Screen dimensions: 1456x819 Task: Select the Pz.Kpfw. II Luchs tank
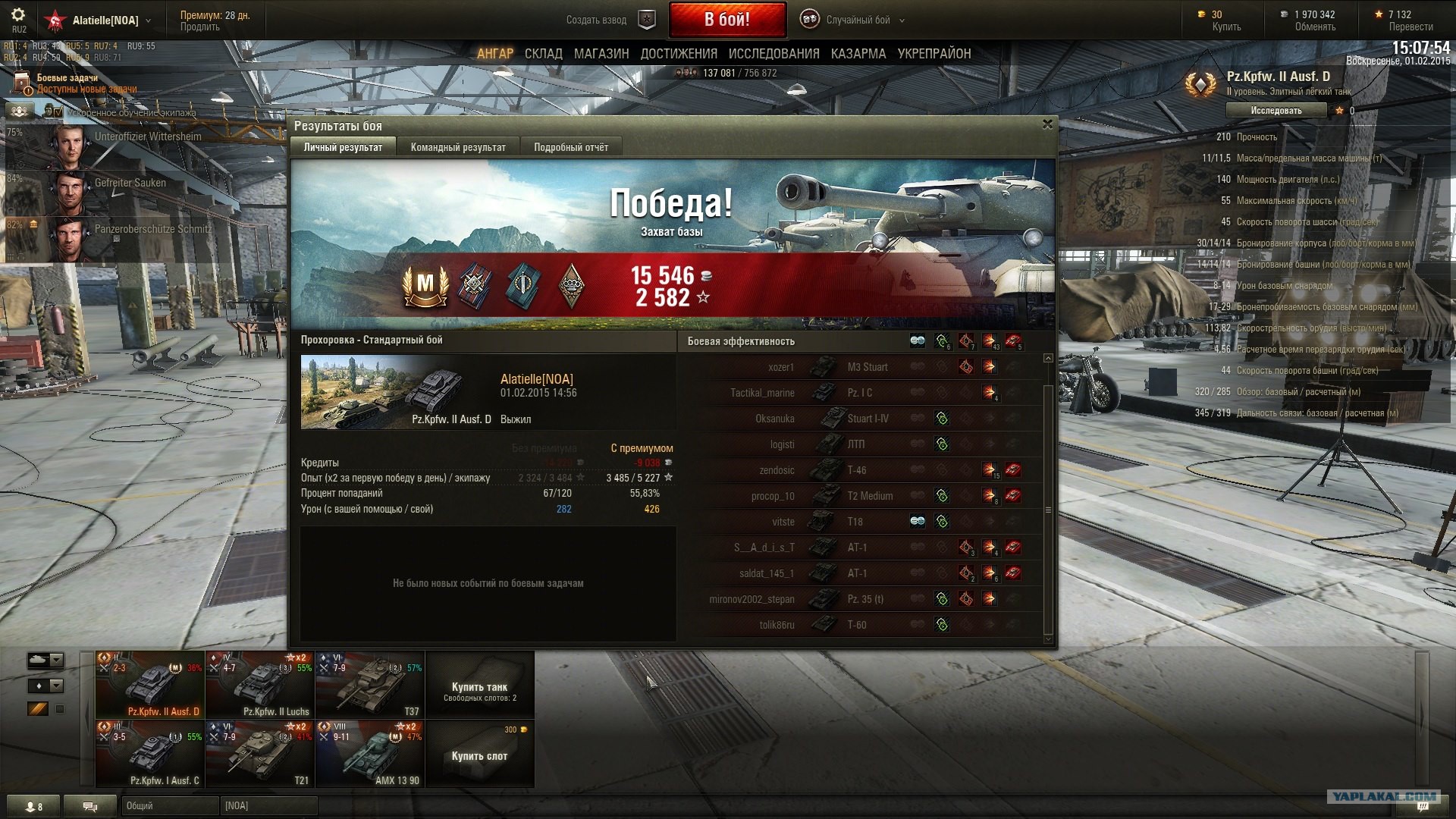click(259, 685)
